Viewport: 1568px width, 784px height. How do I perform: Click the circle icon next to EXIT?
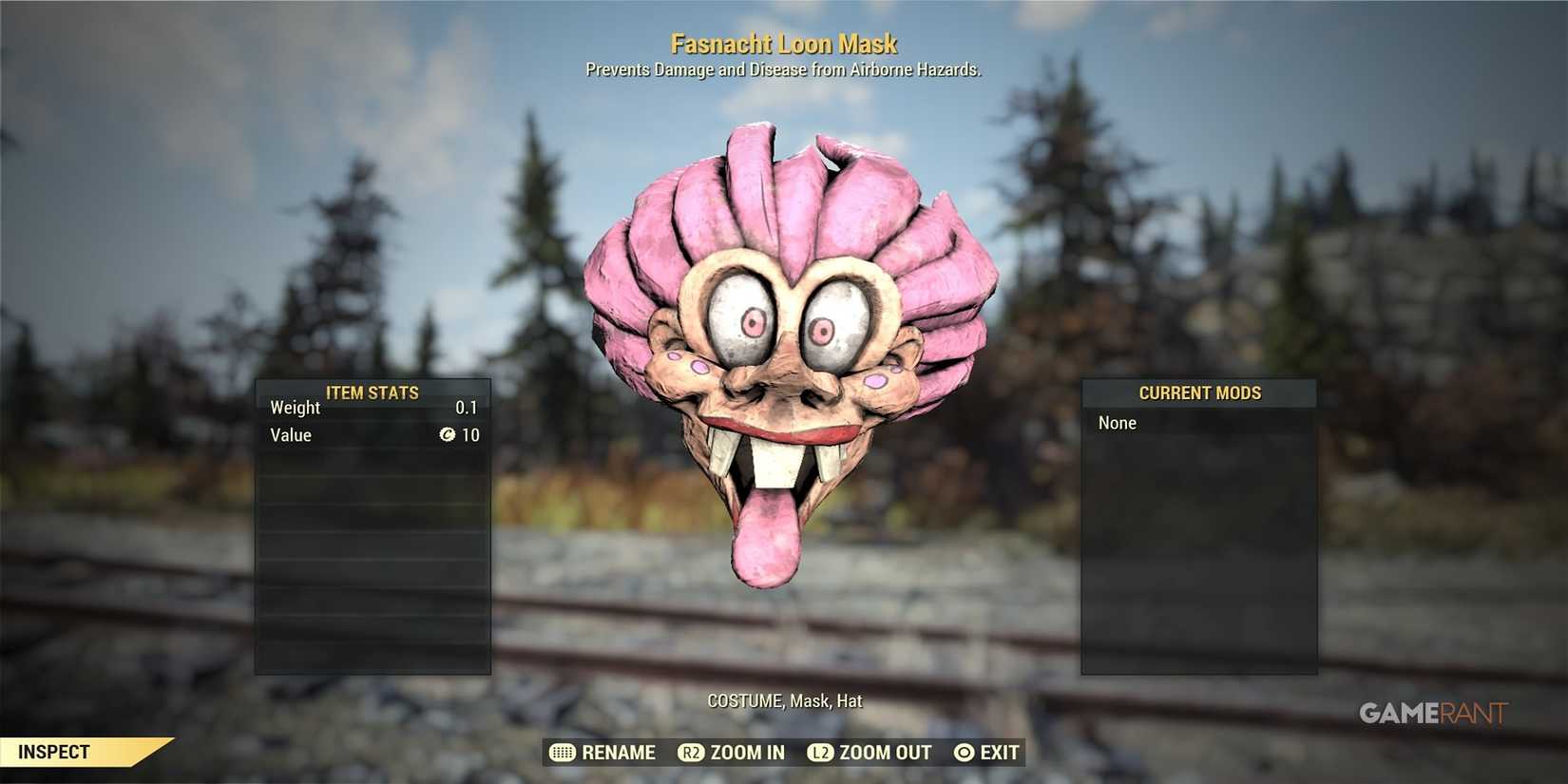pos(962,752)
